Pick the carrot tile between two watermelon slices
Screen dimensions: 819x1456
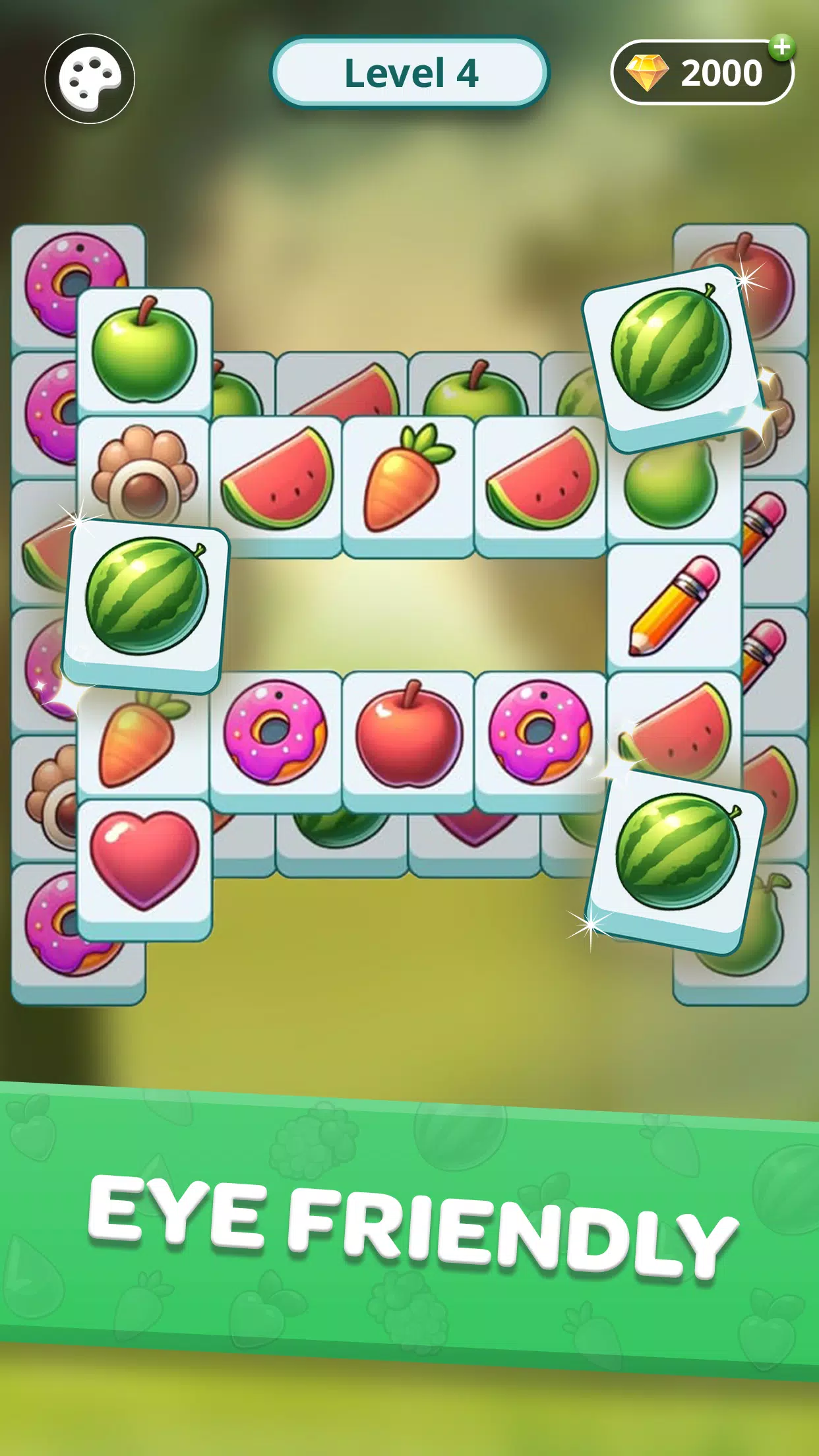408,479
